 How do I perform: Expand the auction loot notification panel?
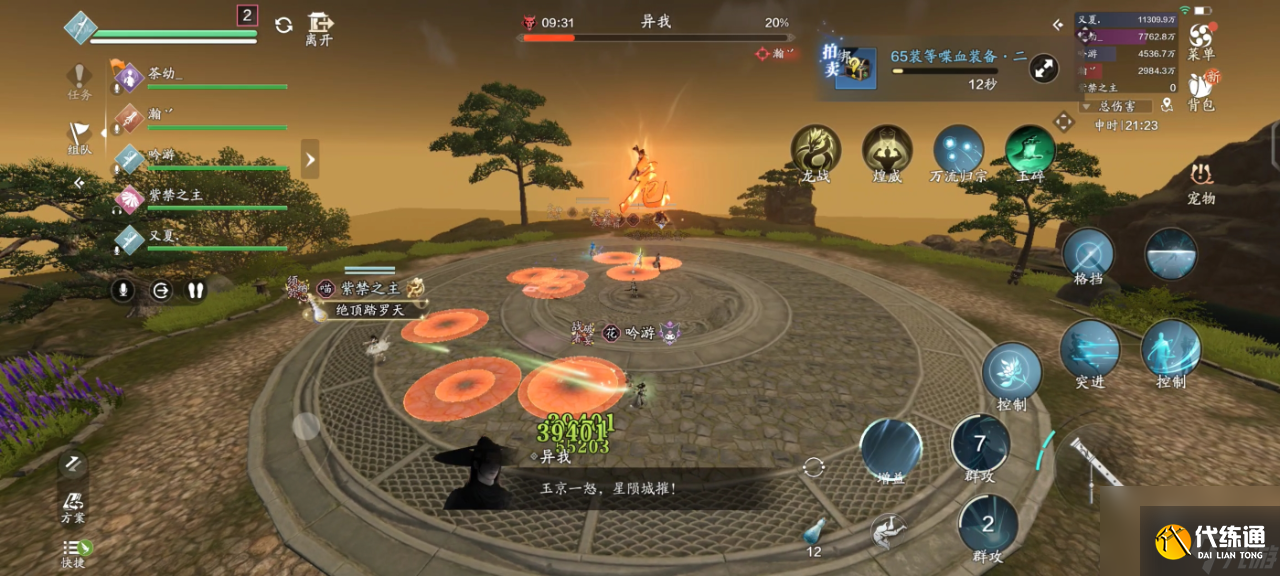1043,68
